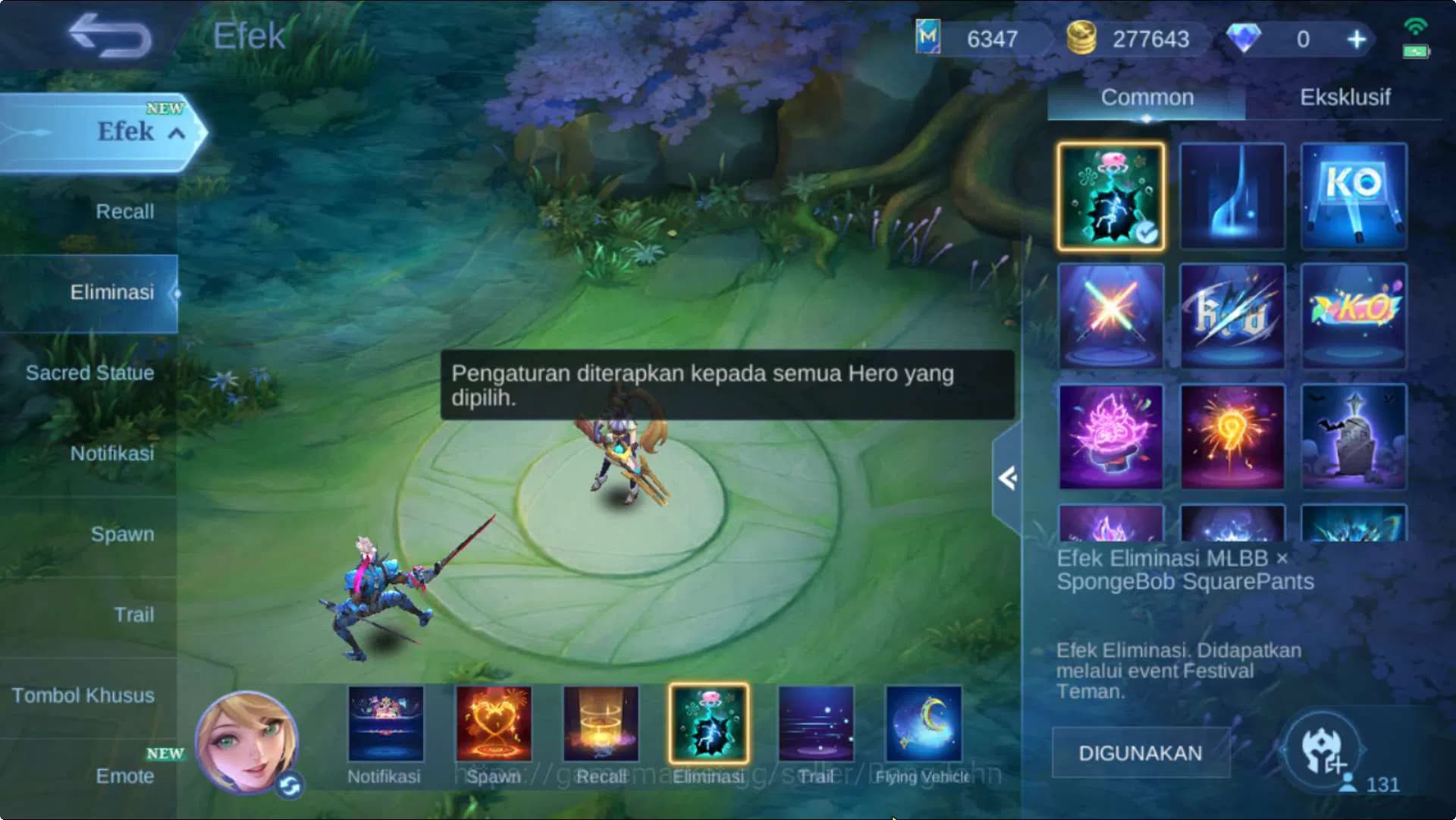This screenshot has height=820, width=1456.
Task: Select the KO signboard elimination effect
Action: coord(1352,196)
